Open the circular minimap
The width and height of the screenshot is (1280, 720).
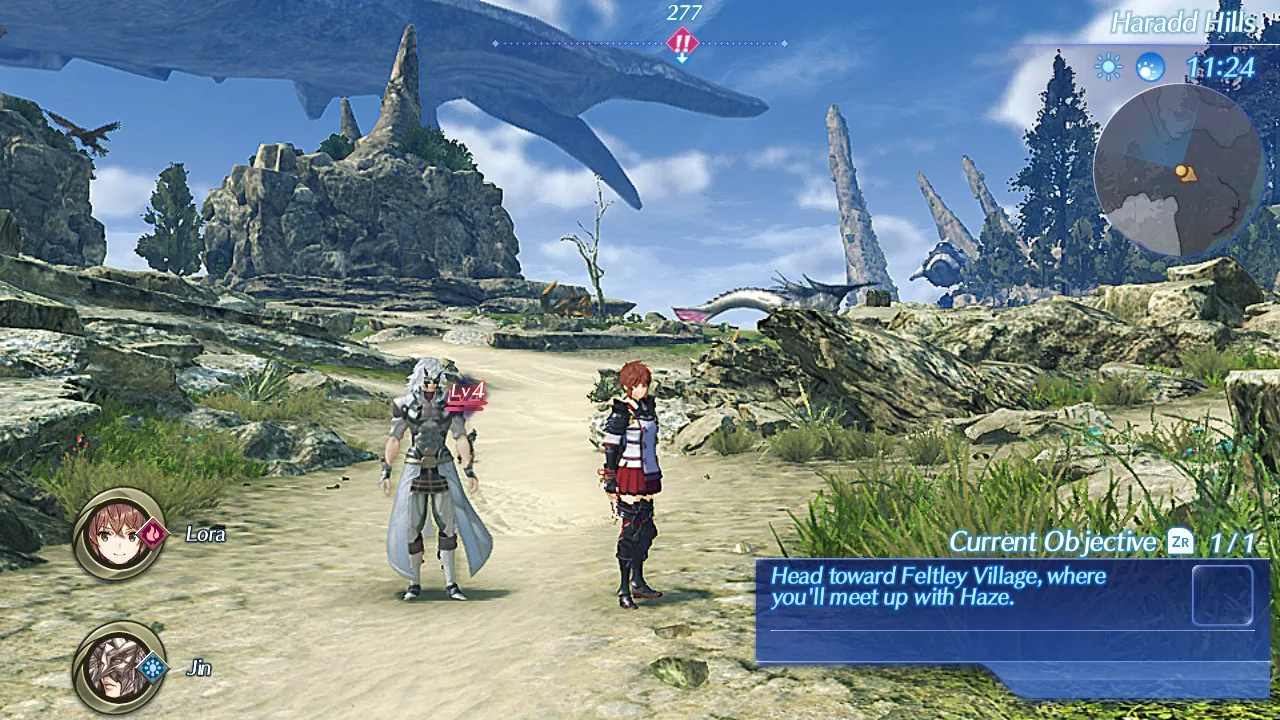[x=1178, y=170]
